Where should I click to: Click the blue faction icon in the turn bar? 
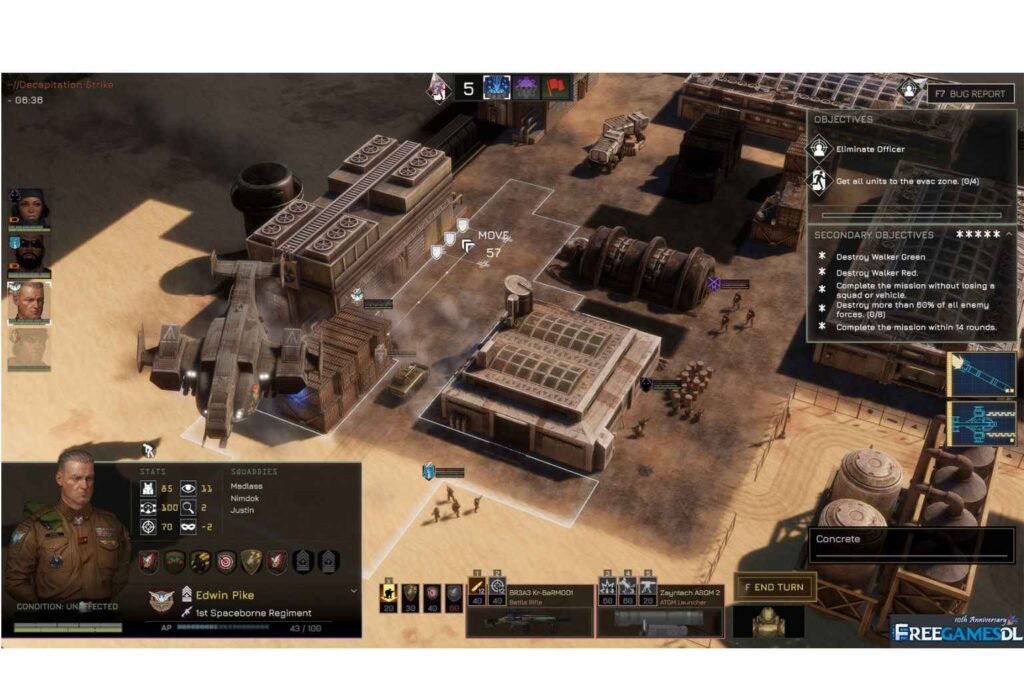(x=497, y=88)
